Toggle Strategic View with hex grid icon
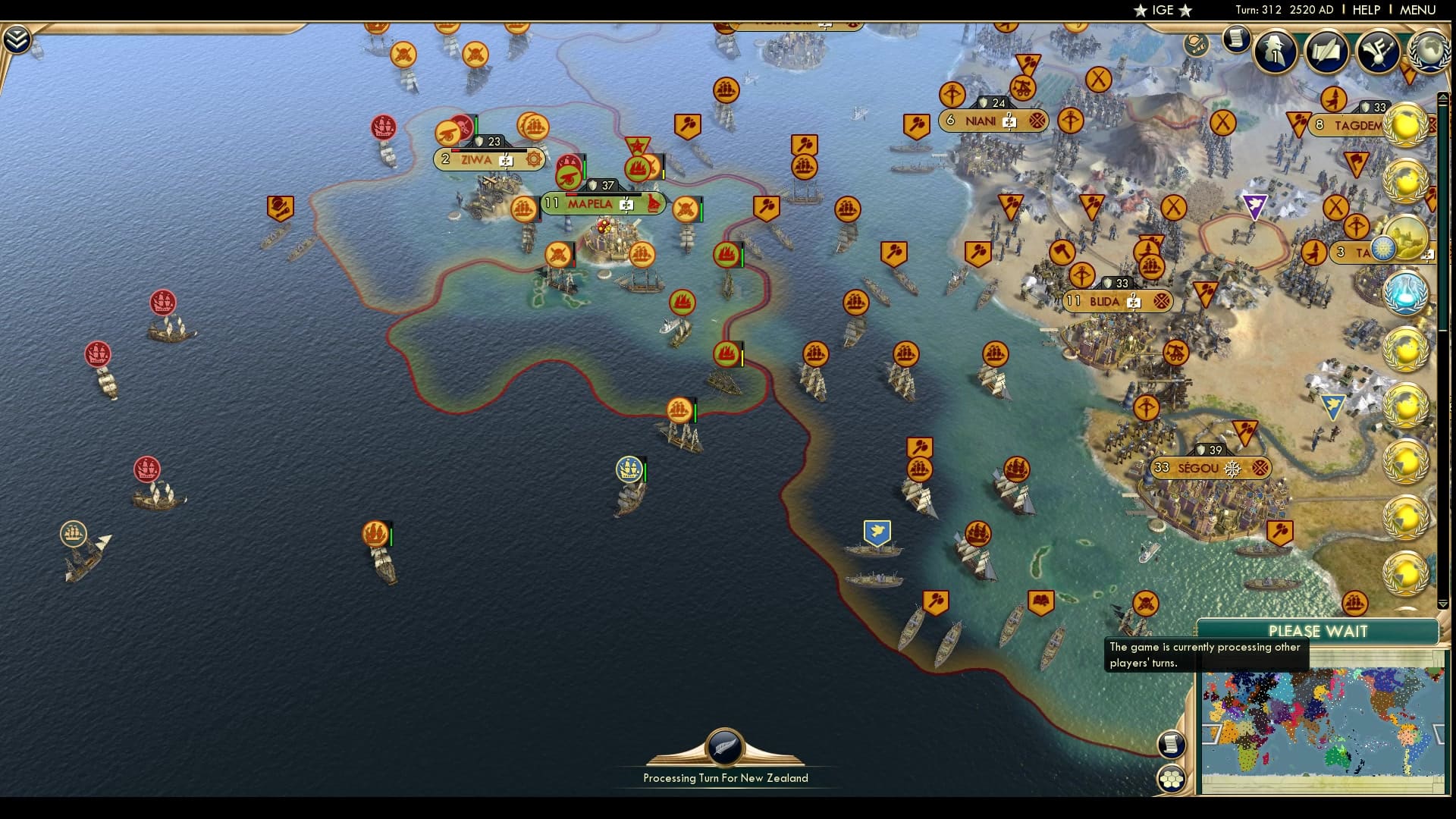This screenshot has height=819, width=1456. click(1172, 780)
